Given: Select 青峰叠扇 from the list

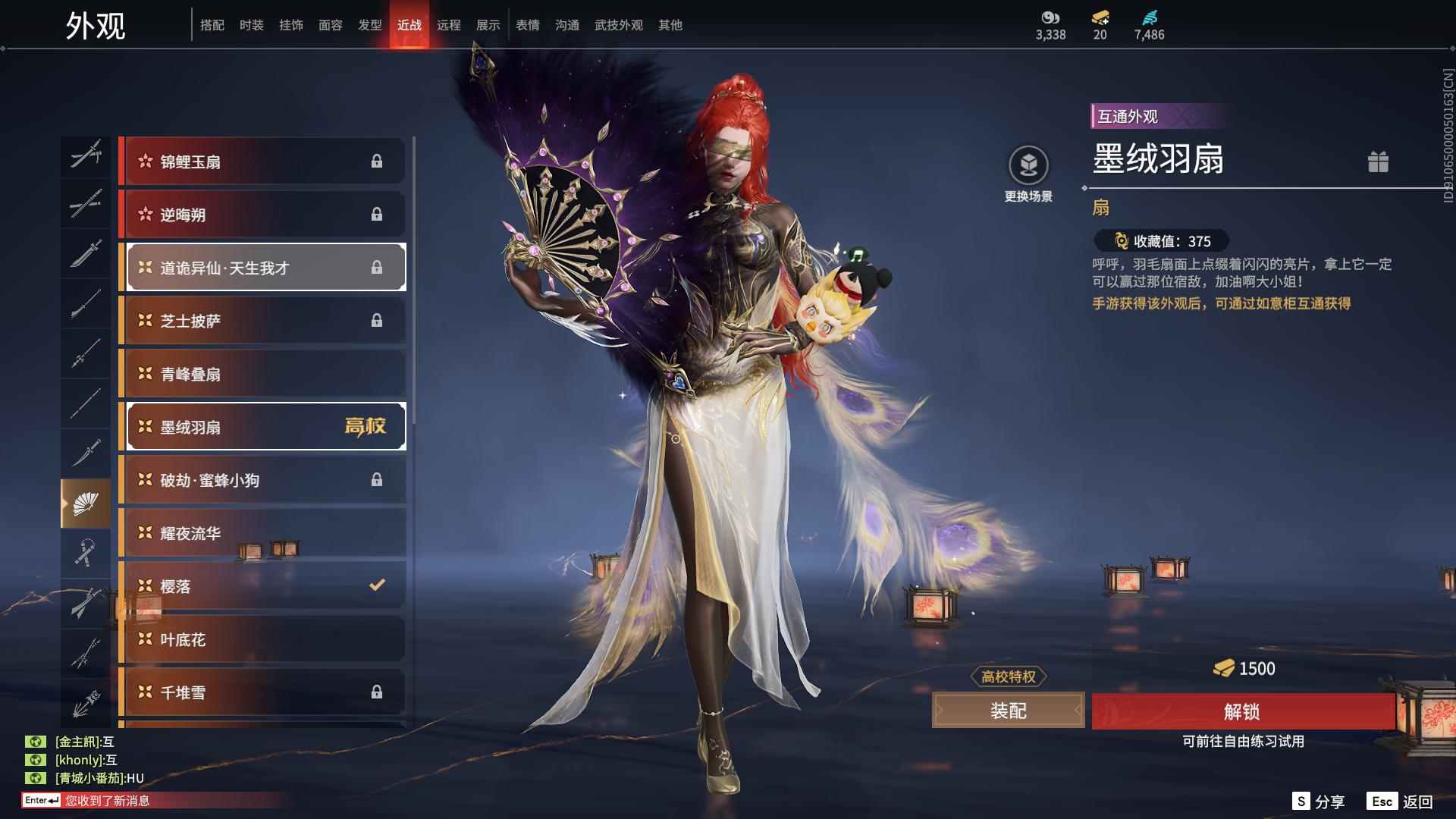Looking at the screenshot, I should point(262,374).
